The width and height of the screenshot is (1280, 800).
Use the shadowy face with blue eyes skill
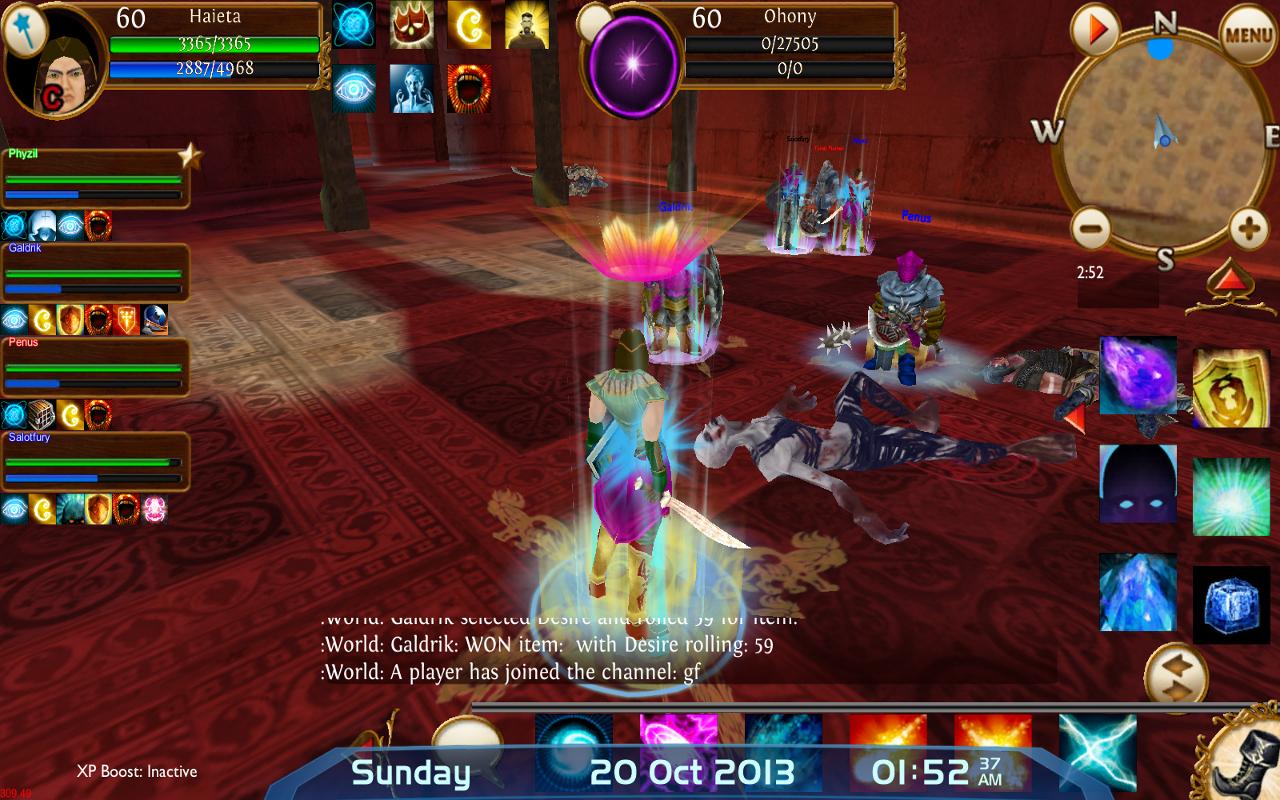click(1138, 484)
